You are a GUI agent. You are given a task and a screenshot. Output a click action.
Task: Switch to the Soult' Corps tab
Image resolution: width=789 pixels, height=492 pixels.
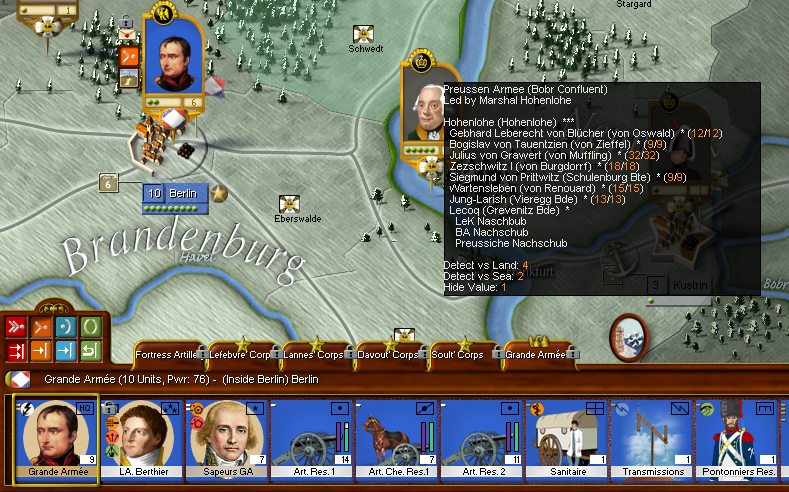click(462, 355)
